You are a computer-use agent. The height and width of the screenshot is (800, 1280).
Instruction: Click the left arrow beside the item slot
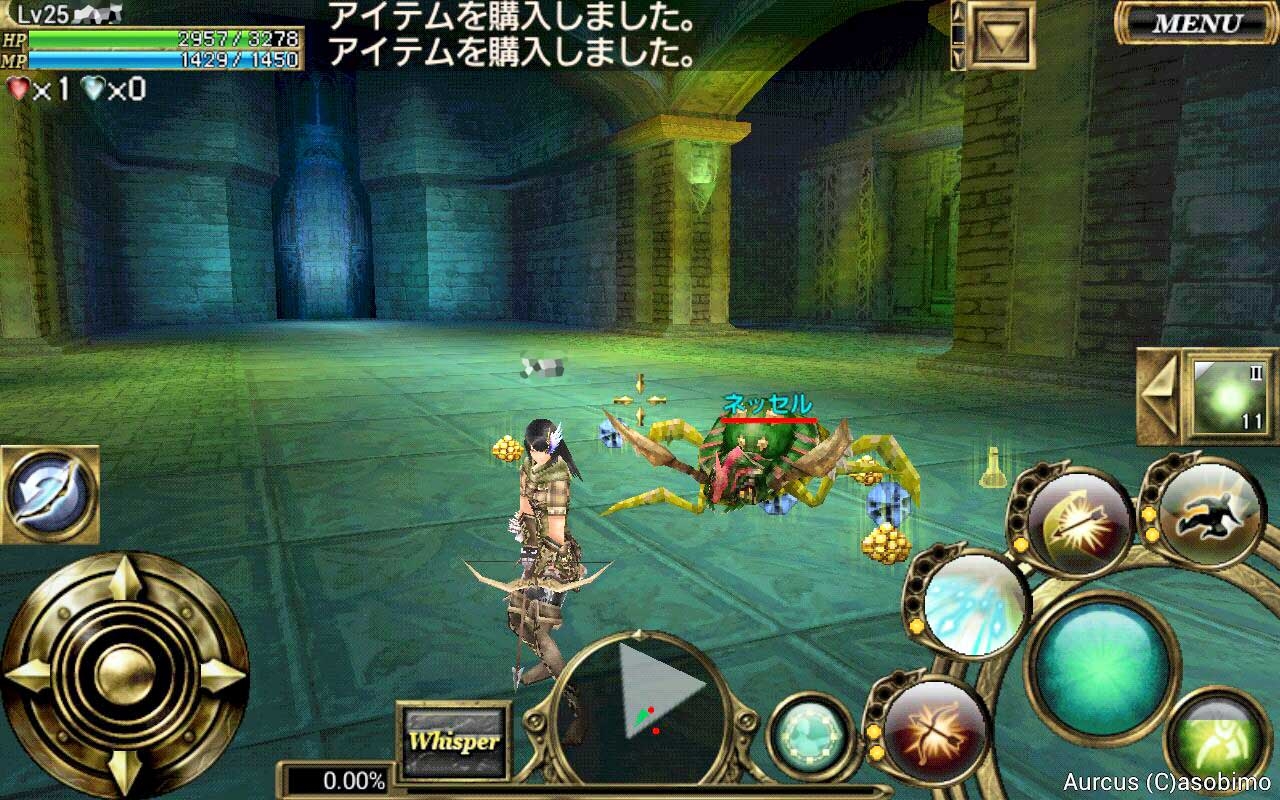point(1159,396)
